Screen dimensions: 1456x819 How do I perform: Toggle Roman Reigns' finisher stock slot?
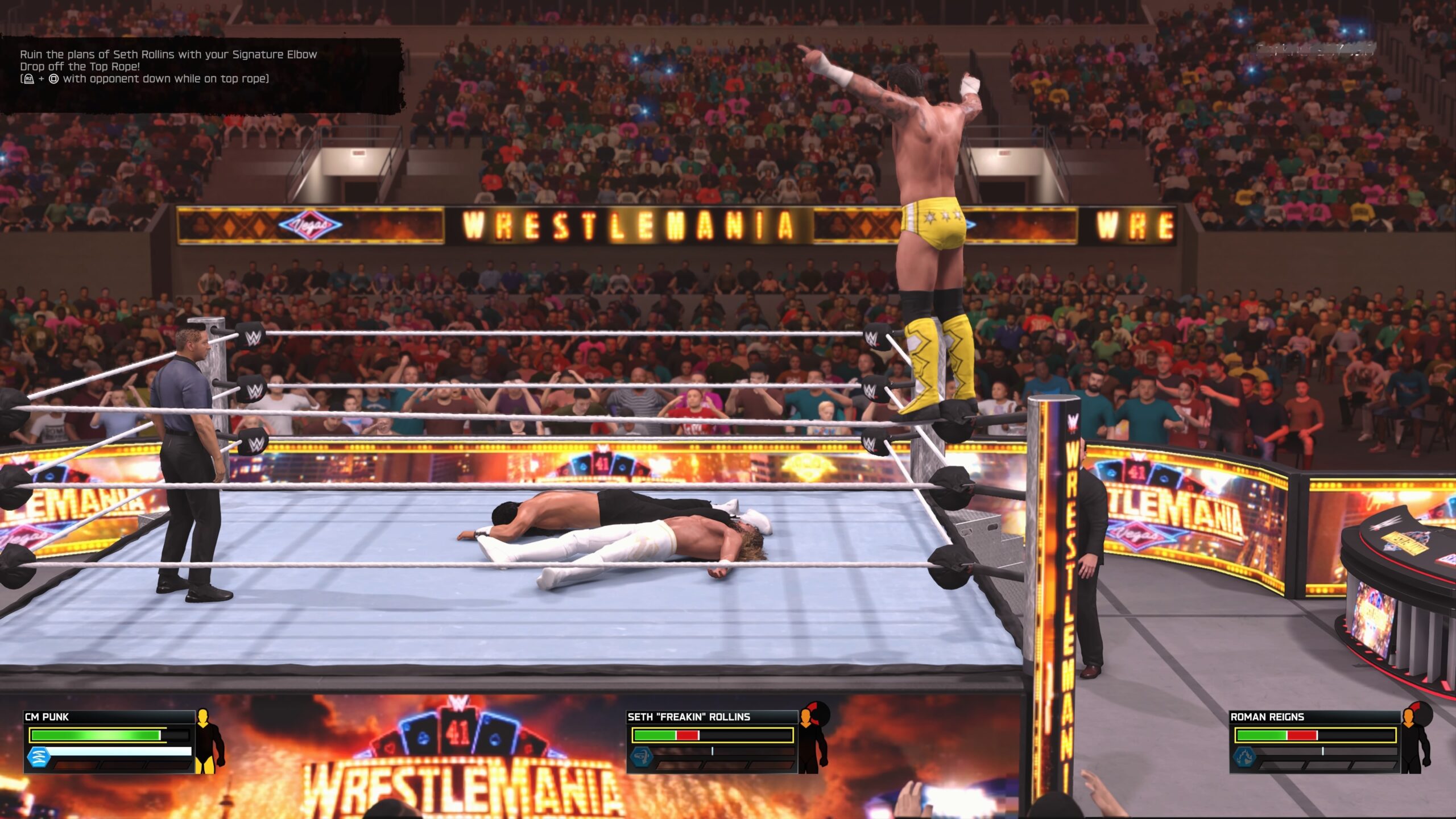[x=1280, y=765]
